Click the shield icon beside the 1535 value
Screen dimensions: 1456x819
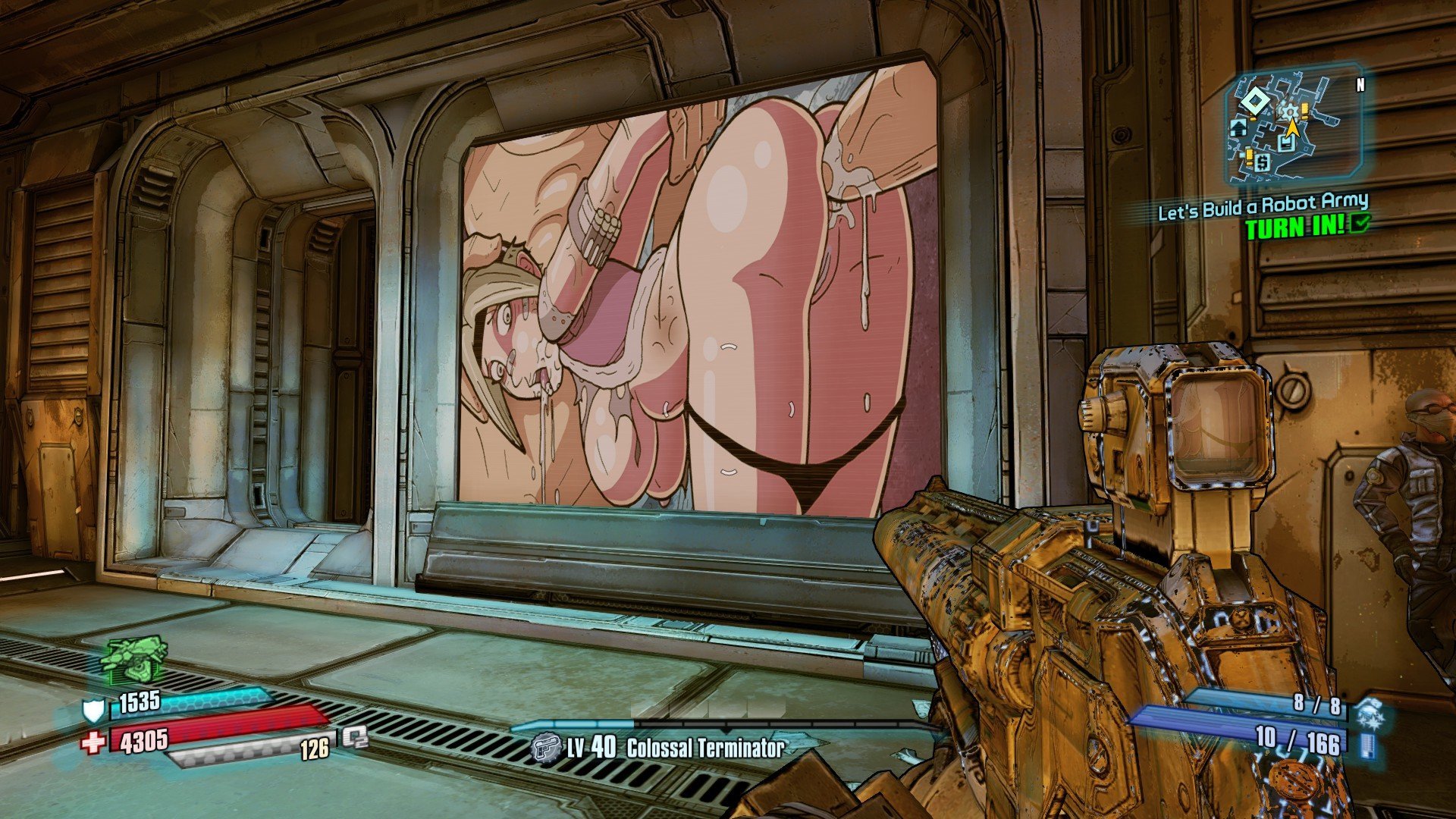tap(93, 711)
